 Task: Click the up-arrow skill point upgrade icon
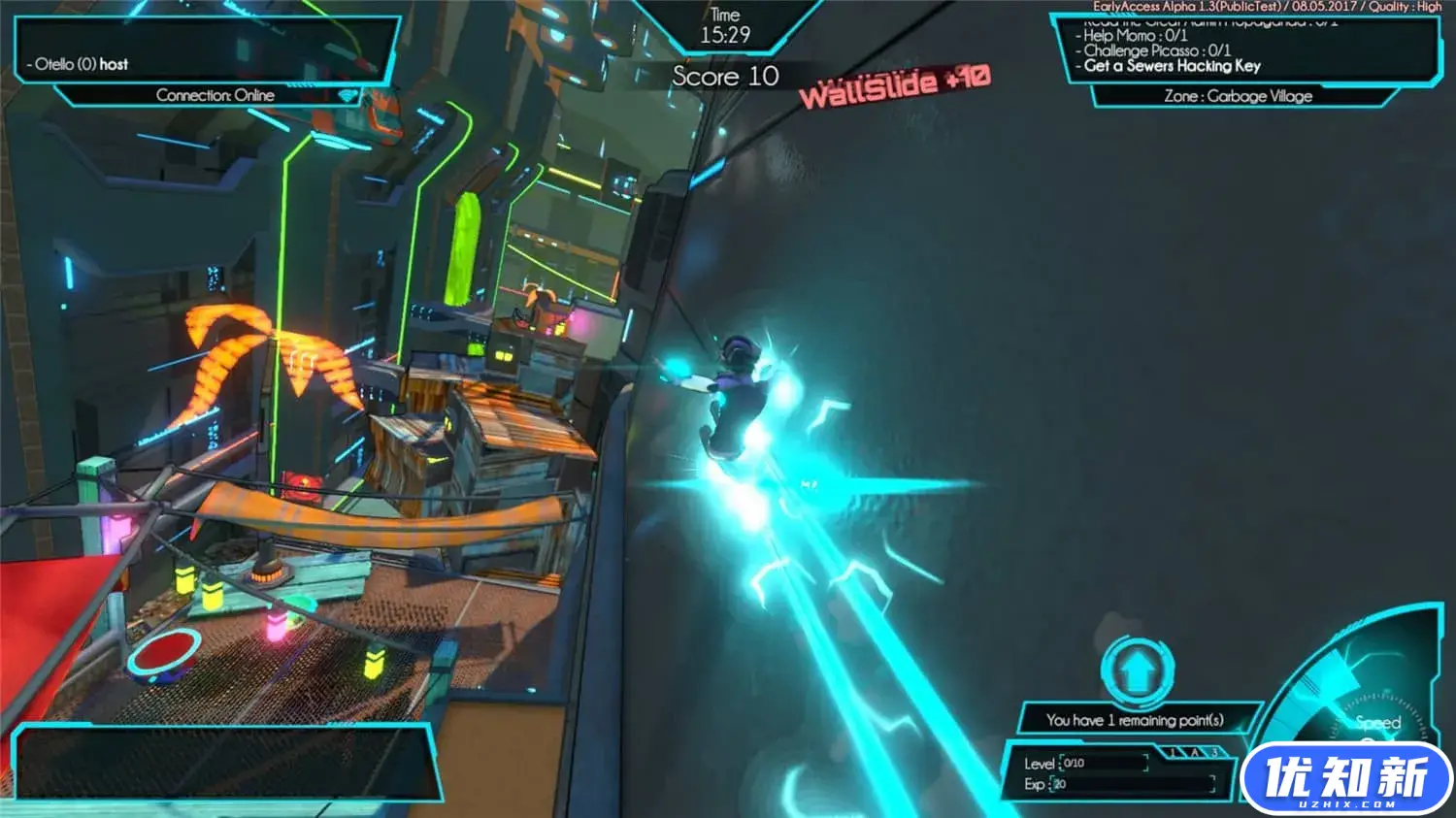[1138, 671]
